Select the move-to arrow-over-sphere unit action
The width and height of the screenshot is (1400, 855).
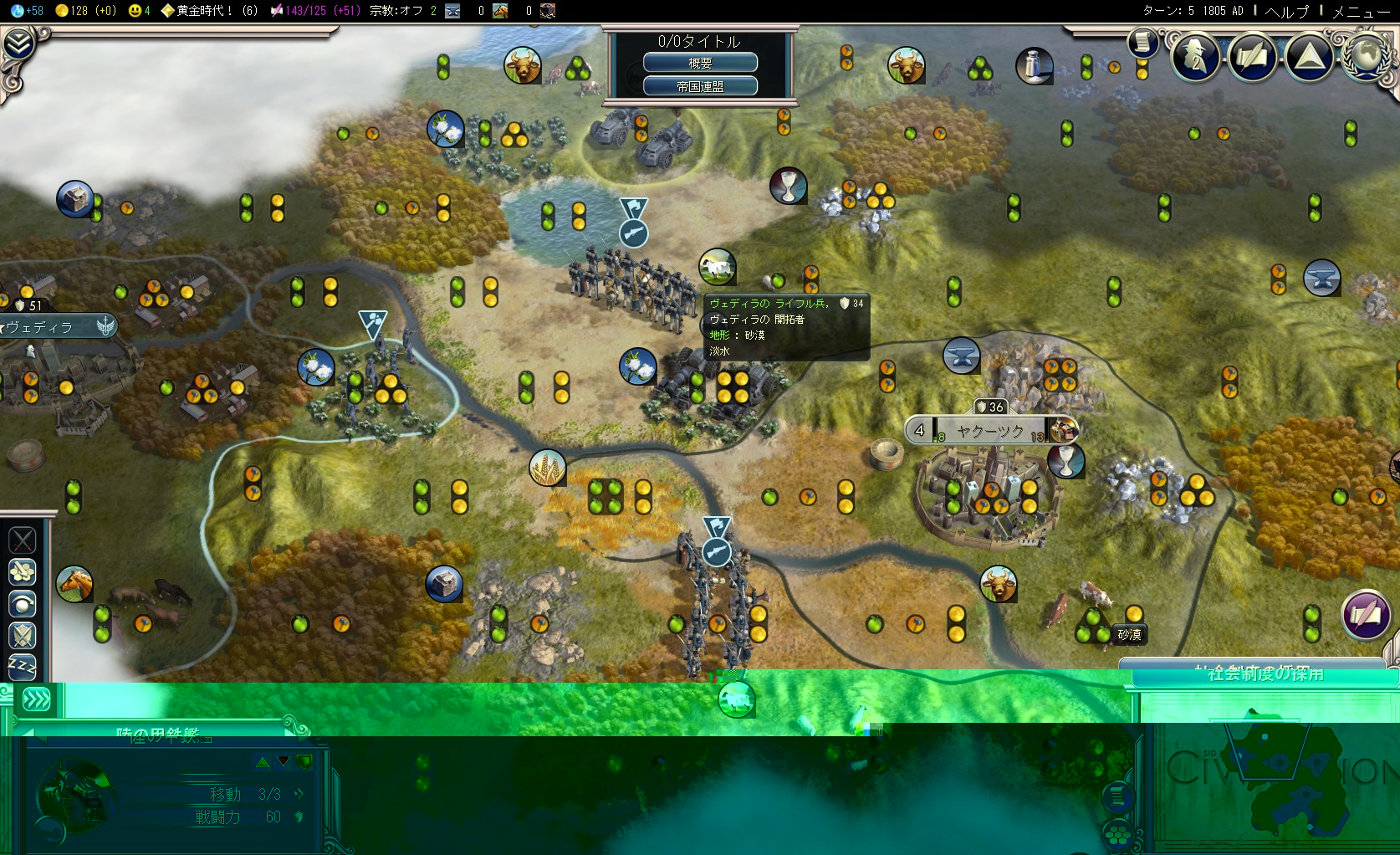23,603
